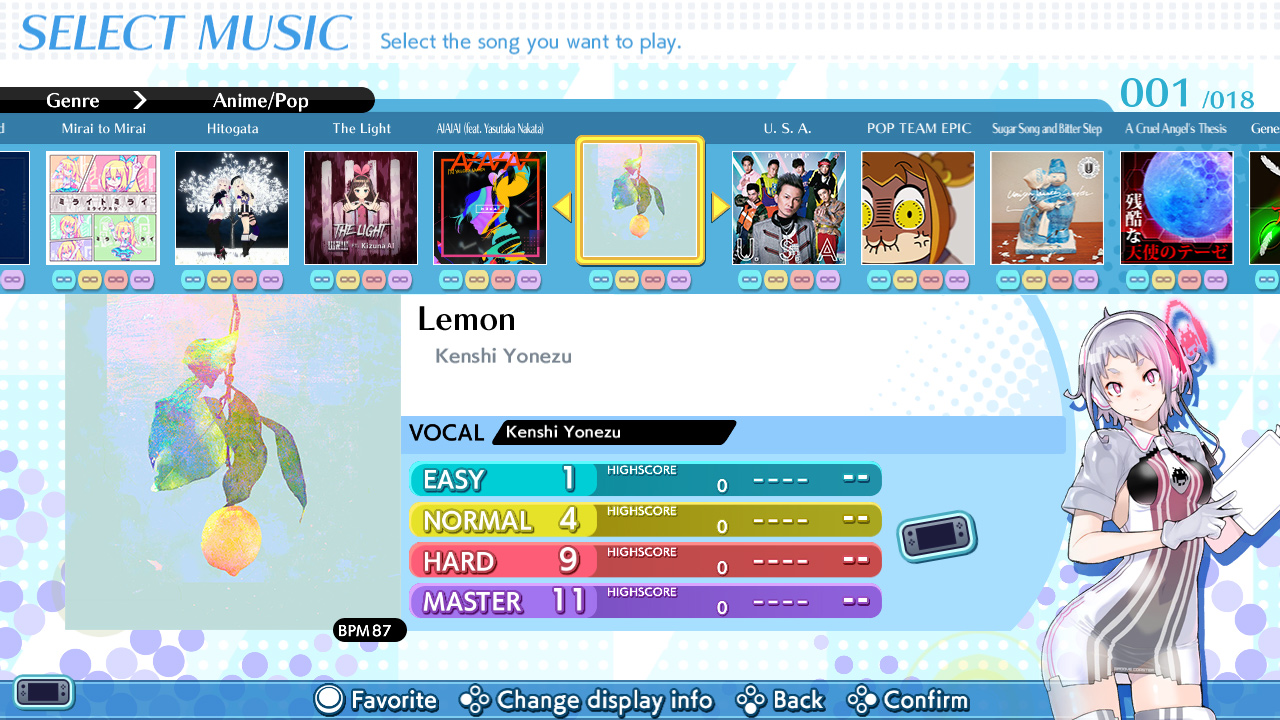Select the MASTER difficulty row
Viewport: 1280px width, 720px height.
click(x=645, y=600)
